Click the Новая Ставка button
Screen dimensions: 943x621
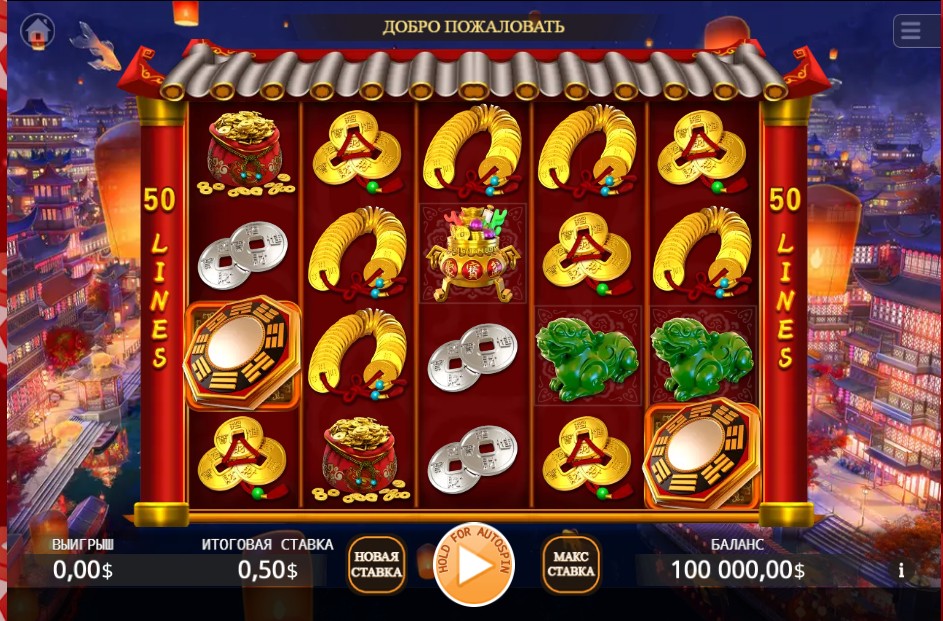point(376,565)
